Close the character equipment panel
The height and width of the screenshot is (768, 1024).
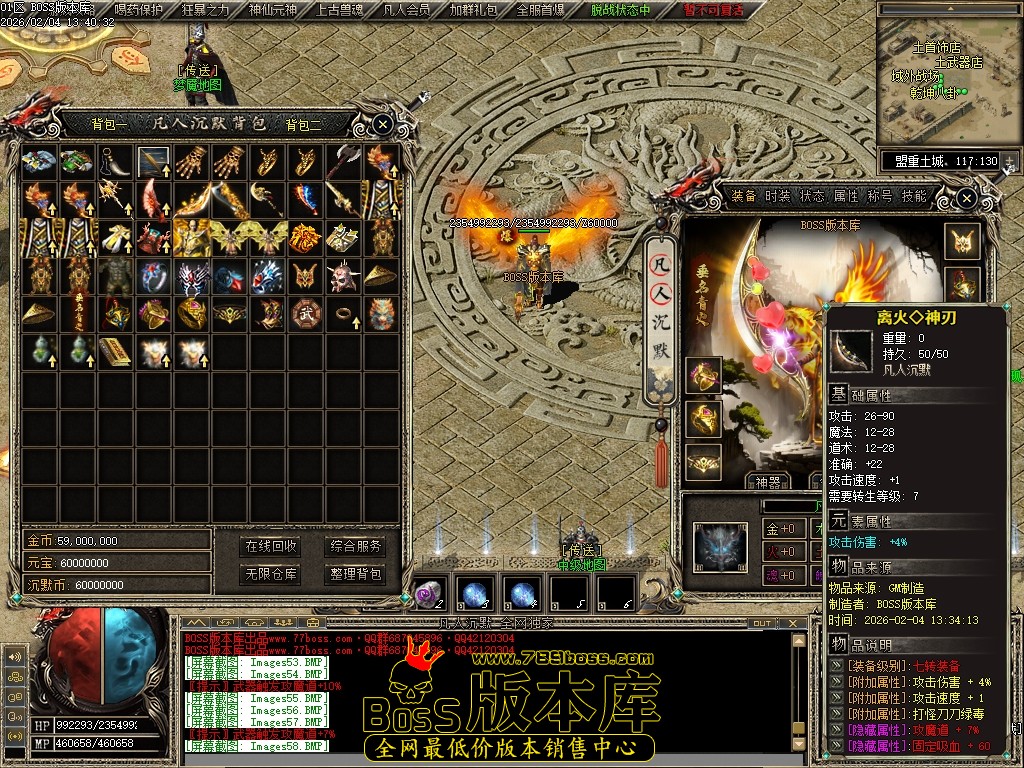click(x=966, y=198)
